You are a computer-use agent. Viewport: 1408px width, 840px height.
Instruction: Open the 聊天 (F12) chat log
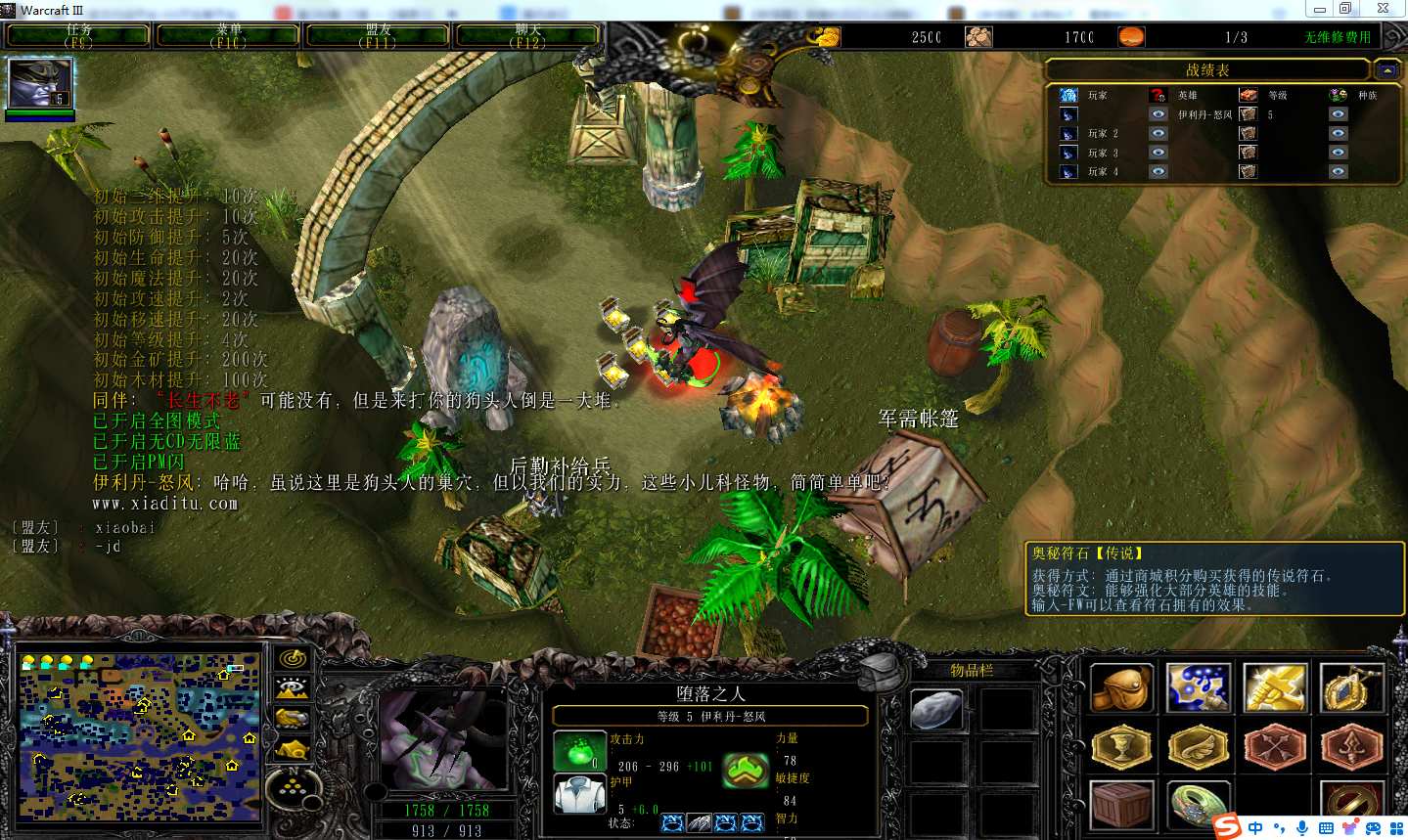click(527, 36)
